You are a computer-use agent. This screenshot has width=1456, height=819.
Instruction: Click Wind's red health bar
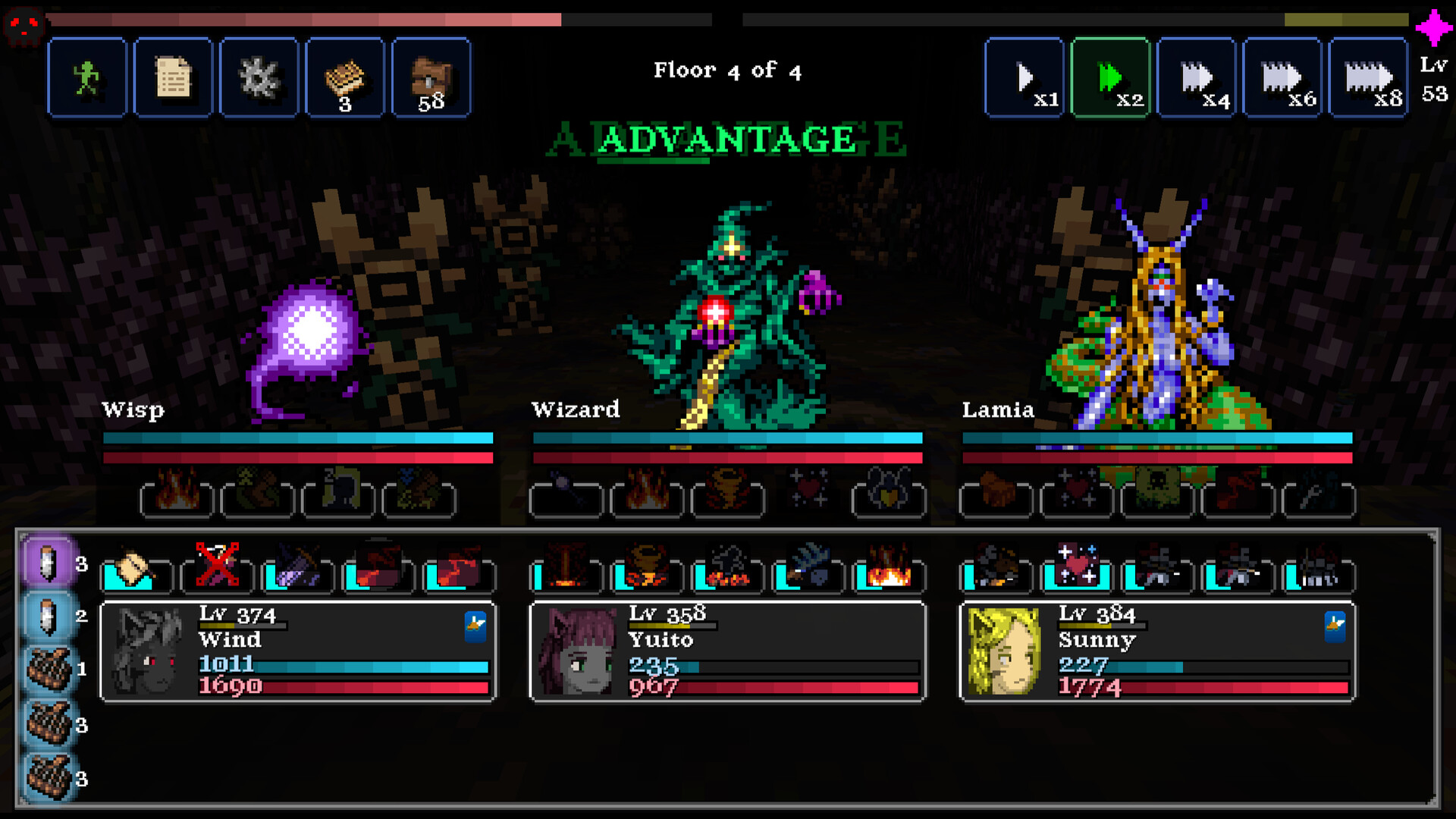[x=341, y=686]
